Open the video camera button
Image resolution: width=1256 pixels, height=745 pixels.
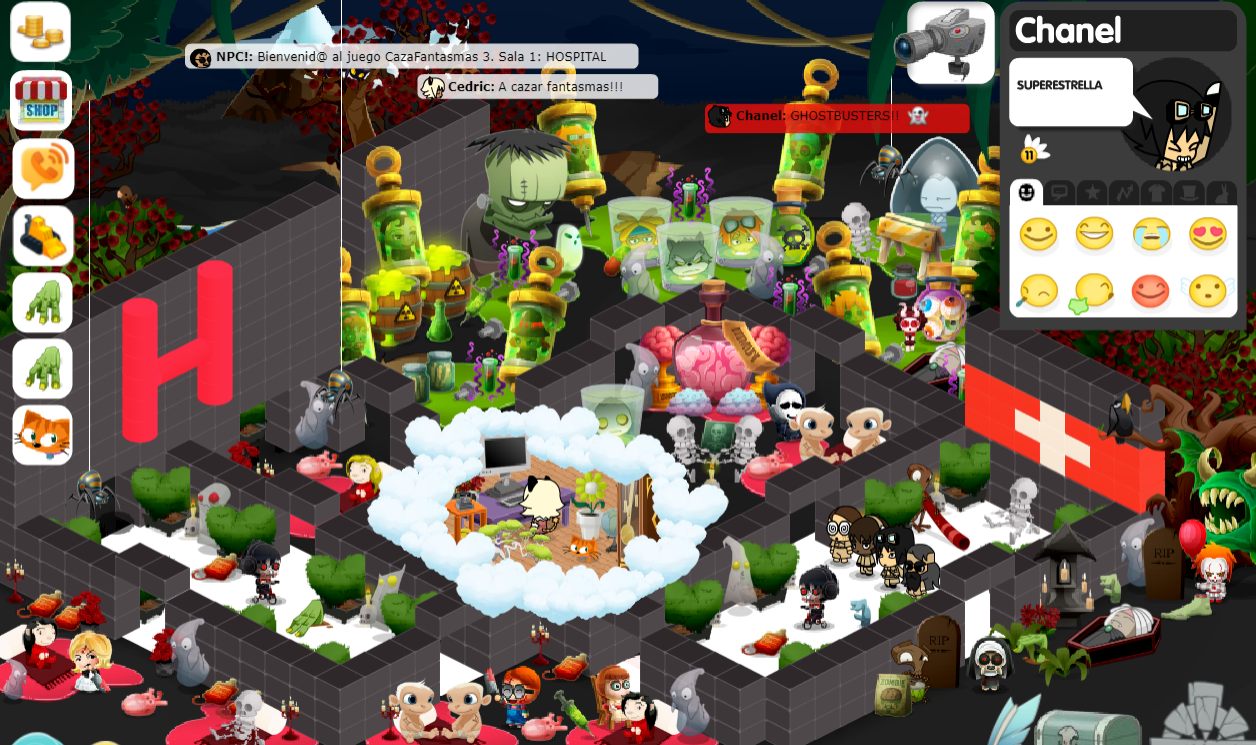pyautogui.click(x=950, y=42)
